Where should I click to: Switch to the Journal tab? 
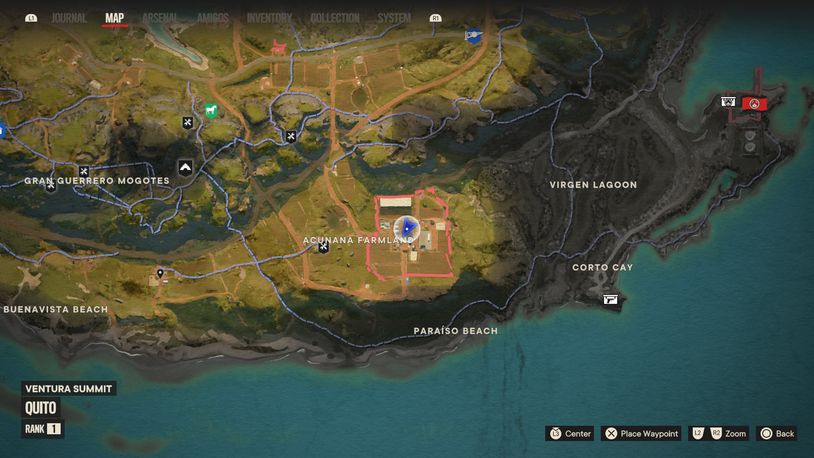coord(69,18)
